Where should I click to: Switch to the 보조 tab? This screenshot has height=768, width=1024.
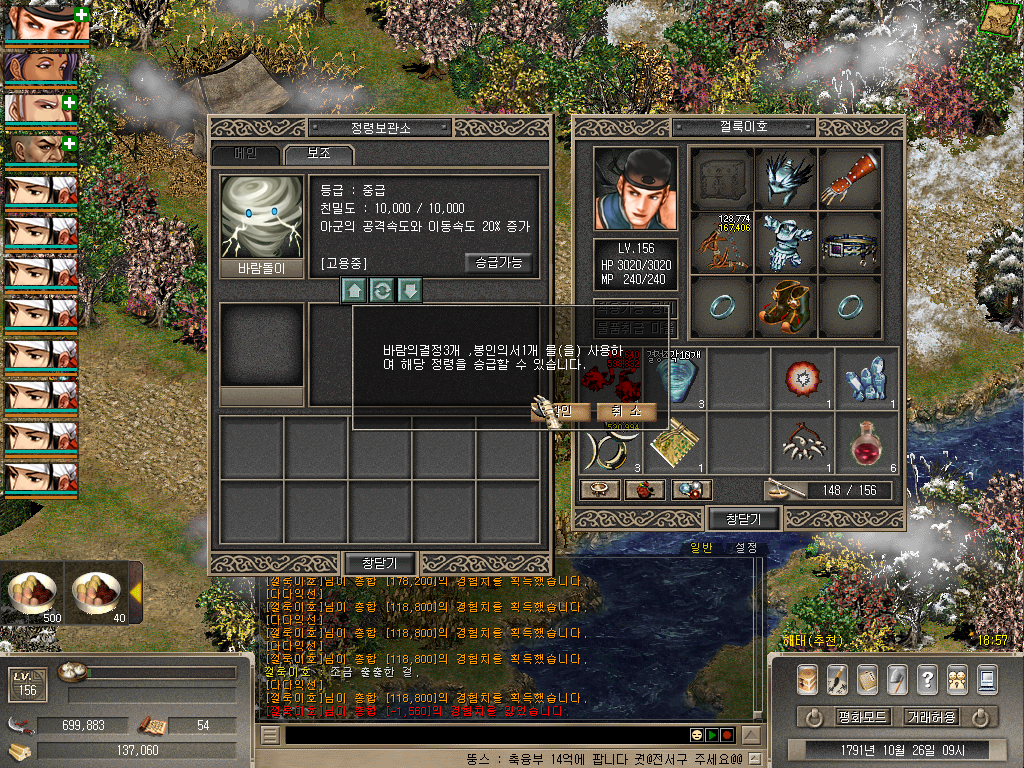point(318,155)
